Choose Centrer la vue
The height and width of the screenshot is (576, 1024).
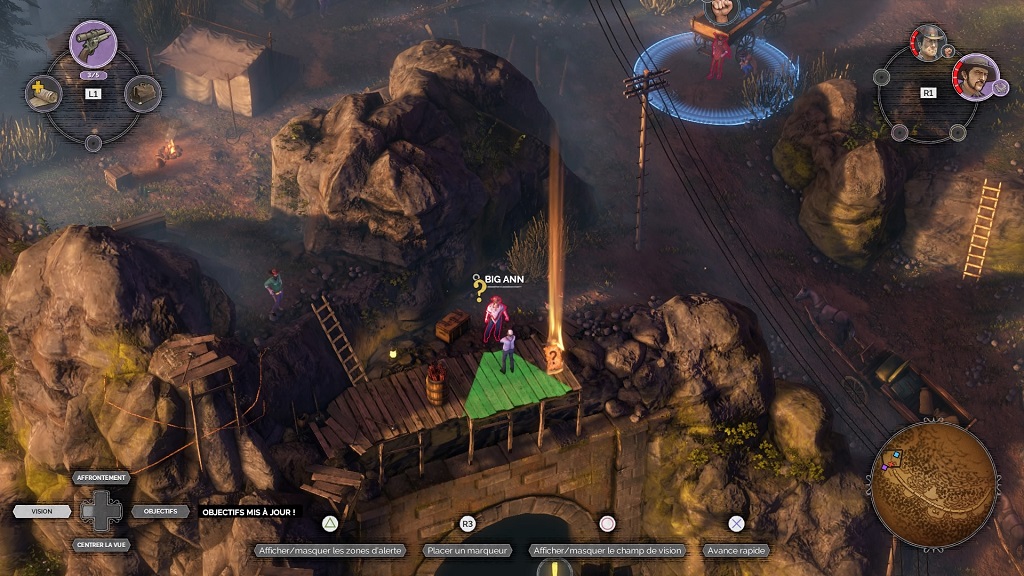[x=102, y=545]
